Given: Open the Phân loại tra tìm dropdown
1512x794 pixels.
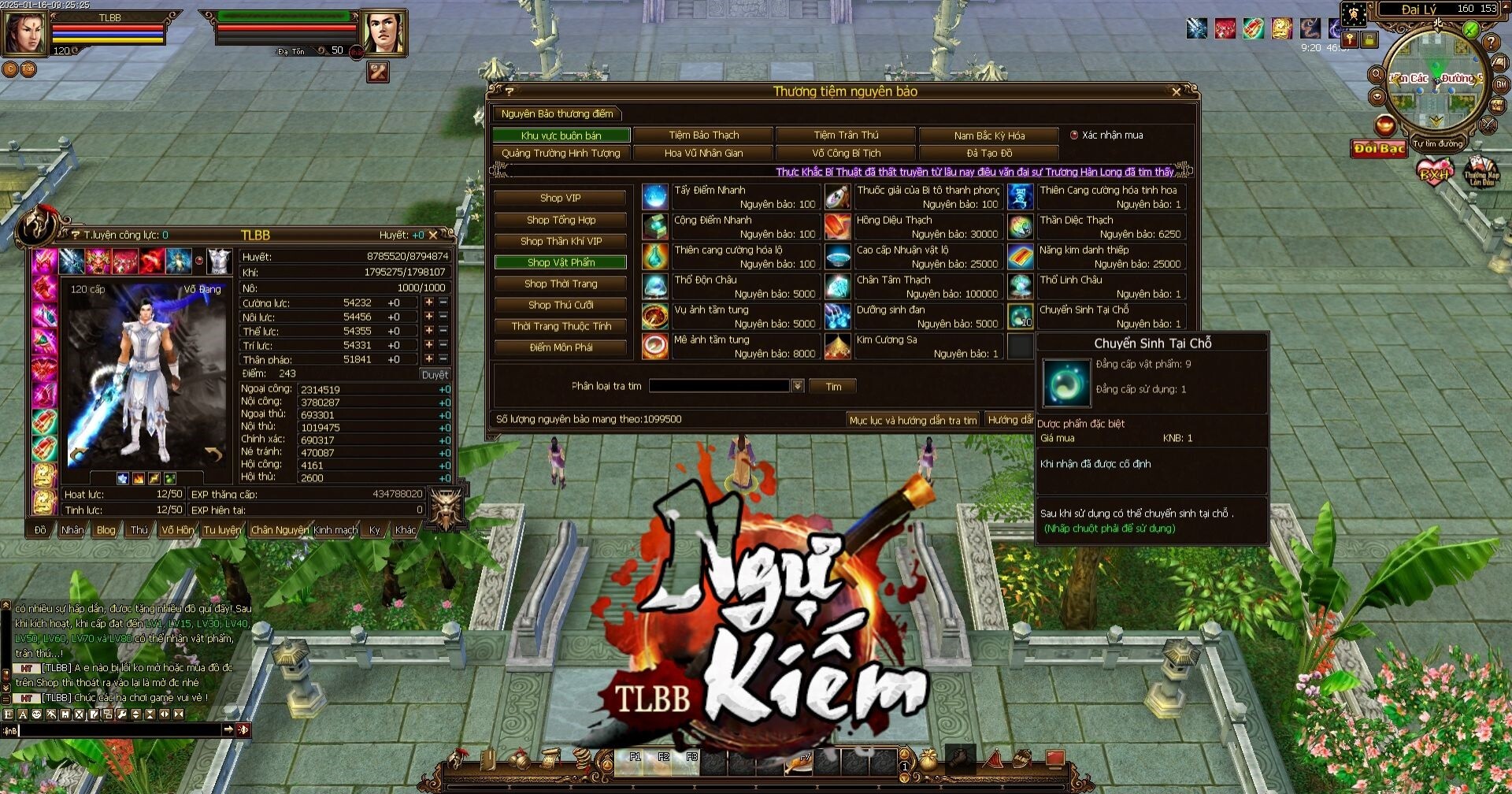Looking at the screenshot, I should pos(798,386).
